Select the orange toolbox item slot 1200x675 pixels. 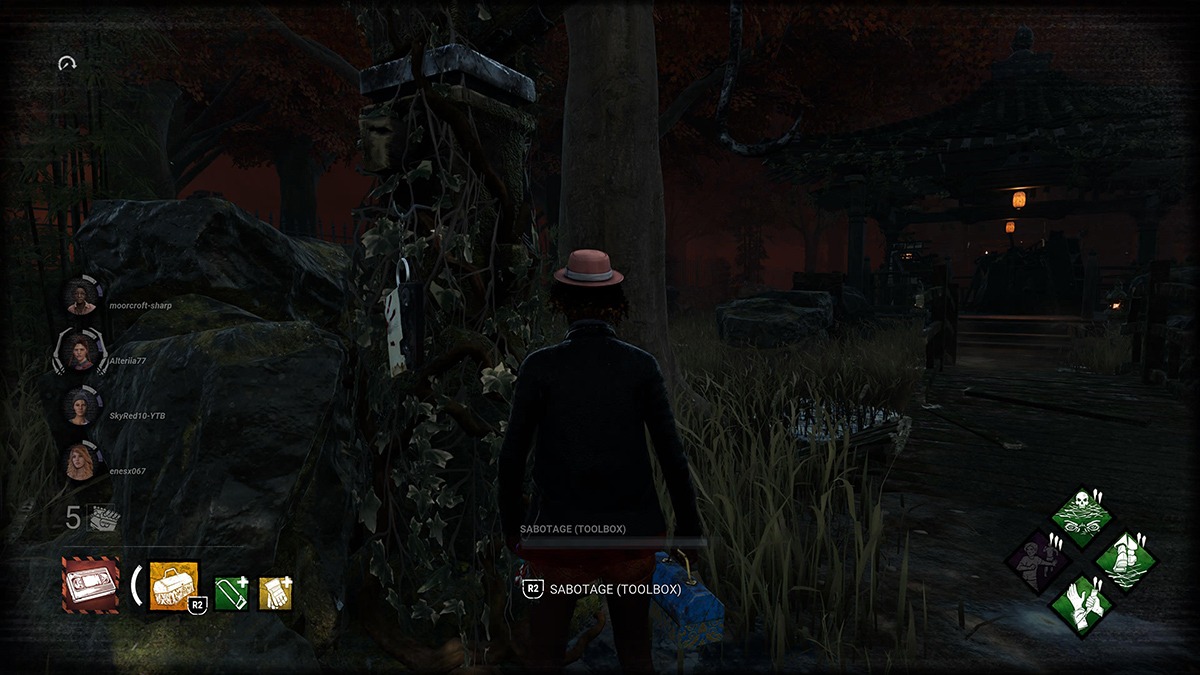point(174,585)
